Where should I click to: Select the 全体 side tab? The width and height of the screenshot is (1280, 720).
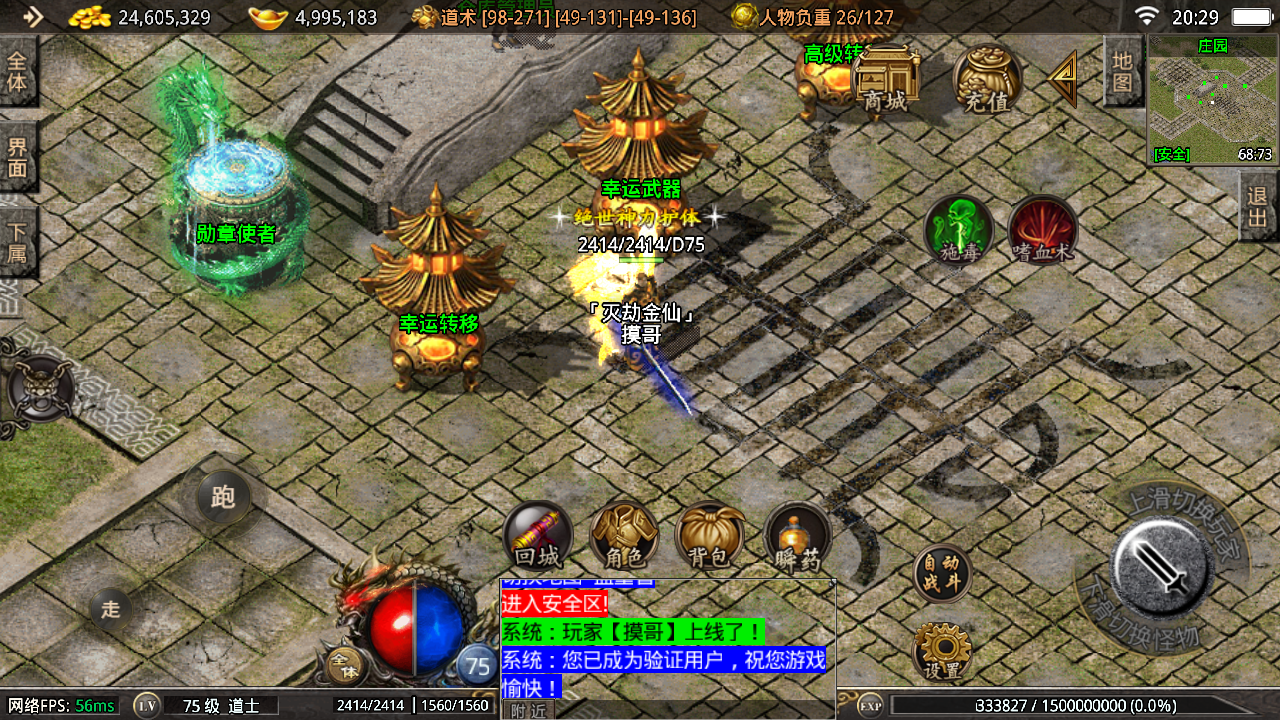click(x=17, y=71)
